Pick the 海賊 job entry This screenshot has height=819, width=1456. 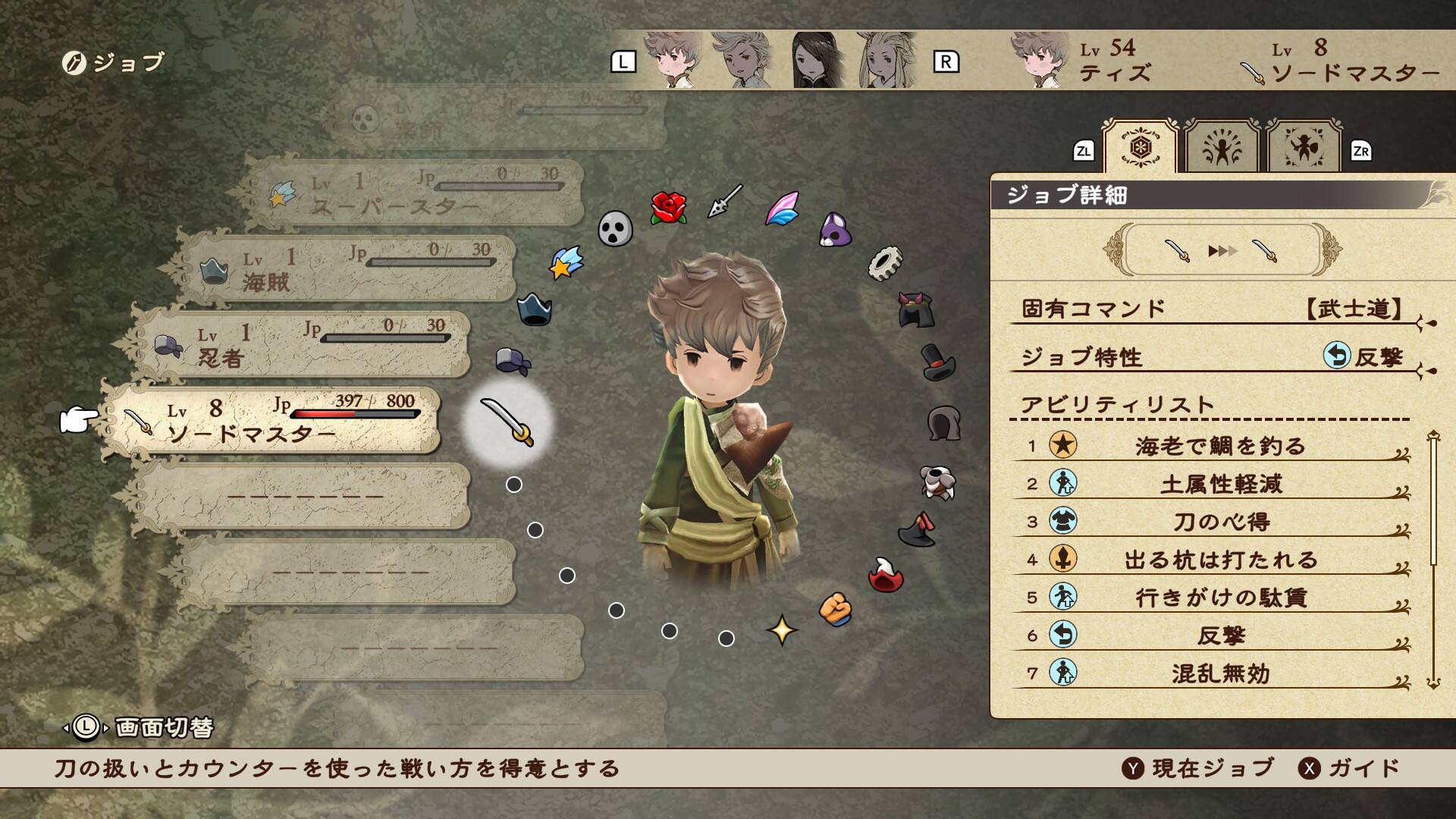click(349, 269)
